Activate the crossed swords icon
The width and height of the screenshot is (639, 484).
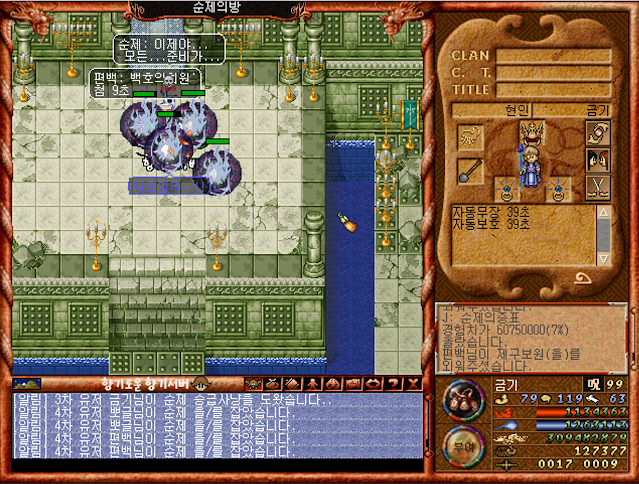[x=597, y=187]
